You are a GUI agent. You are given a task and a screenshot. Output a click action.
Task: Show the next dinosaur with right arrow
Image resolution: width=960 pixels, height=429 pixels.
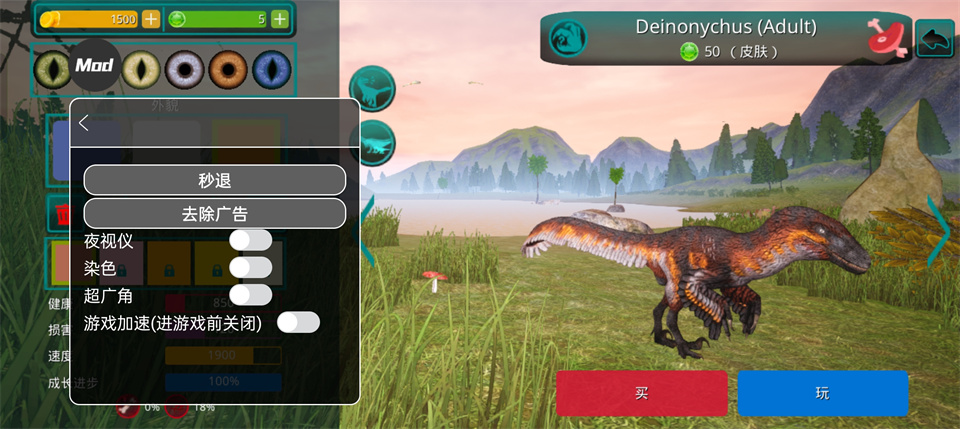point(941,231)
